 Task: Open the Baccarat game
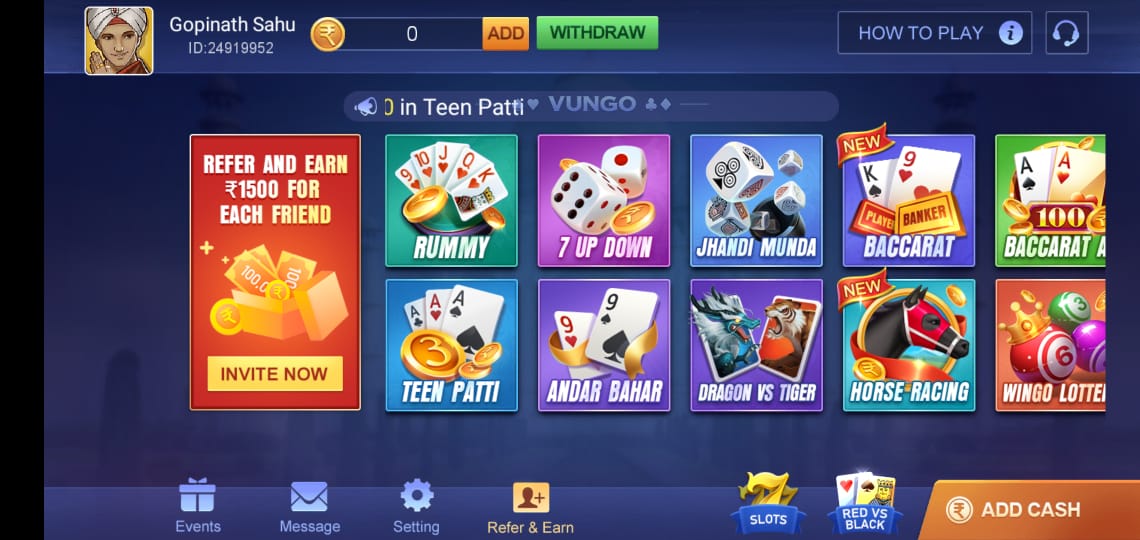tap(908, 201)
